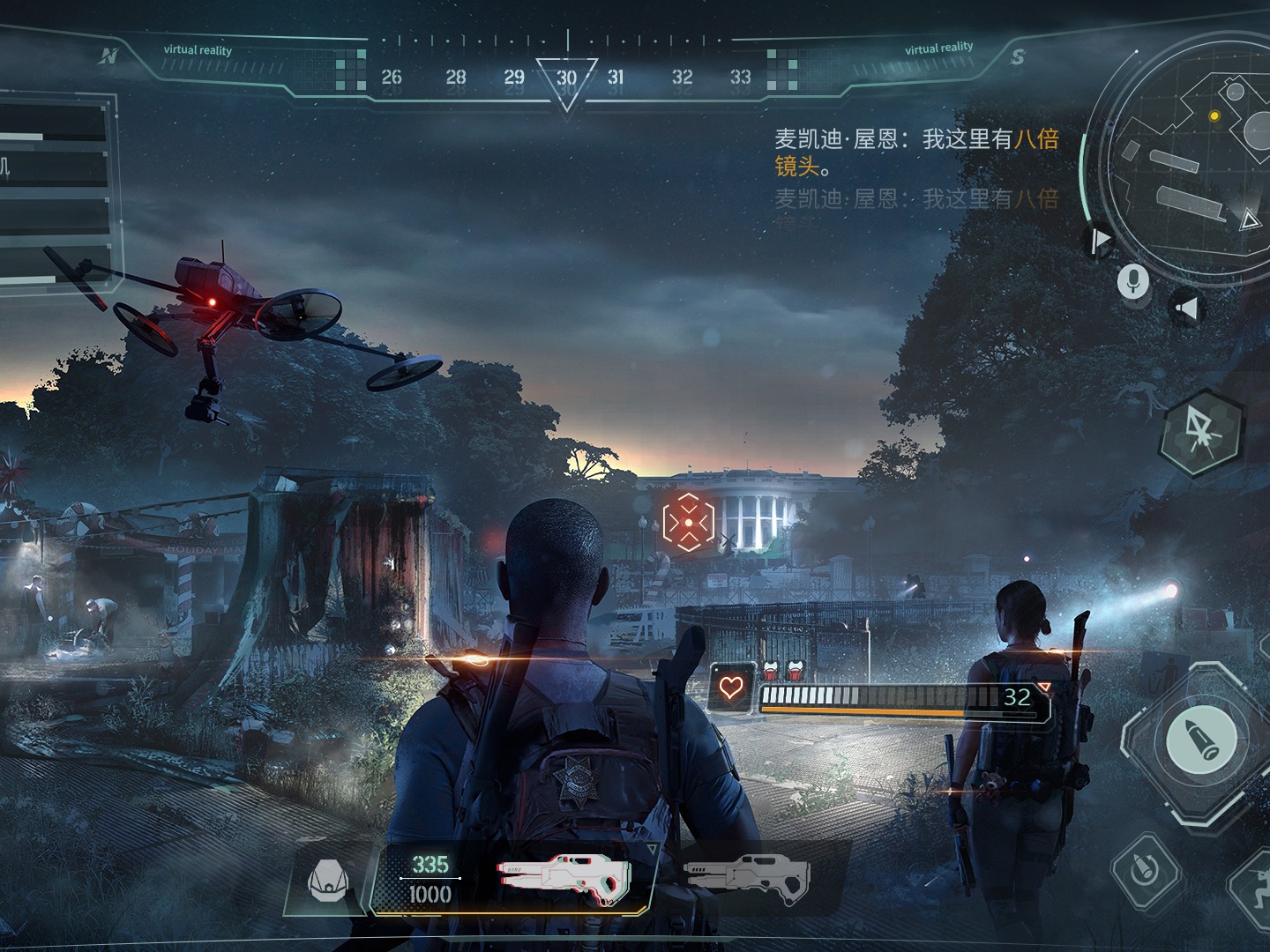Click the red hexagonal target marker
Viewport: 1270px width, 952px height.
click(688, 522)
